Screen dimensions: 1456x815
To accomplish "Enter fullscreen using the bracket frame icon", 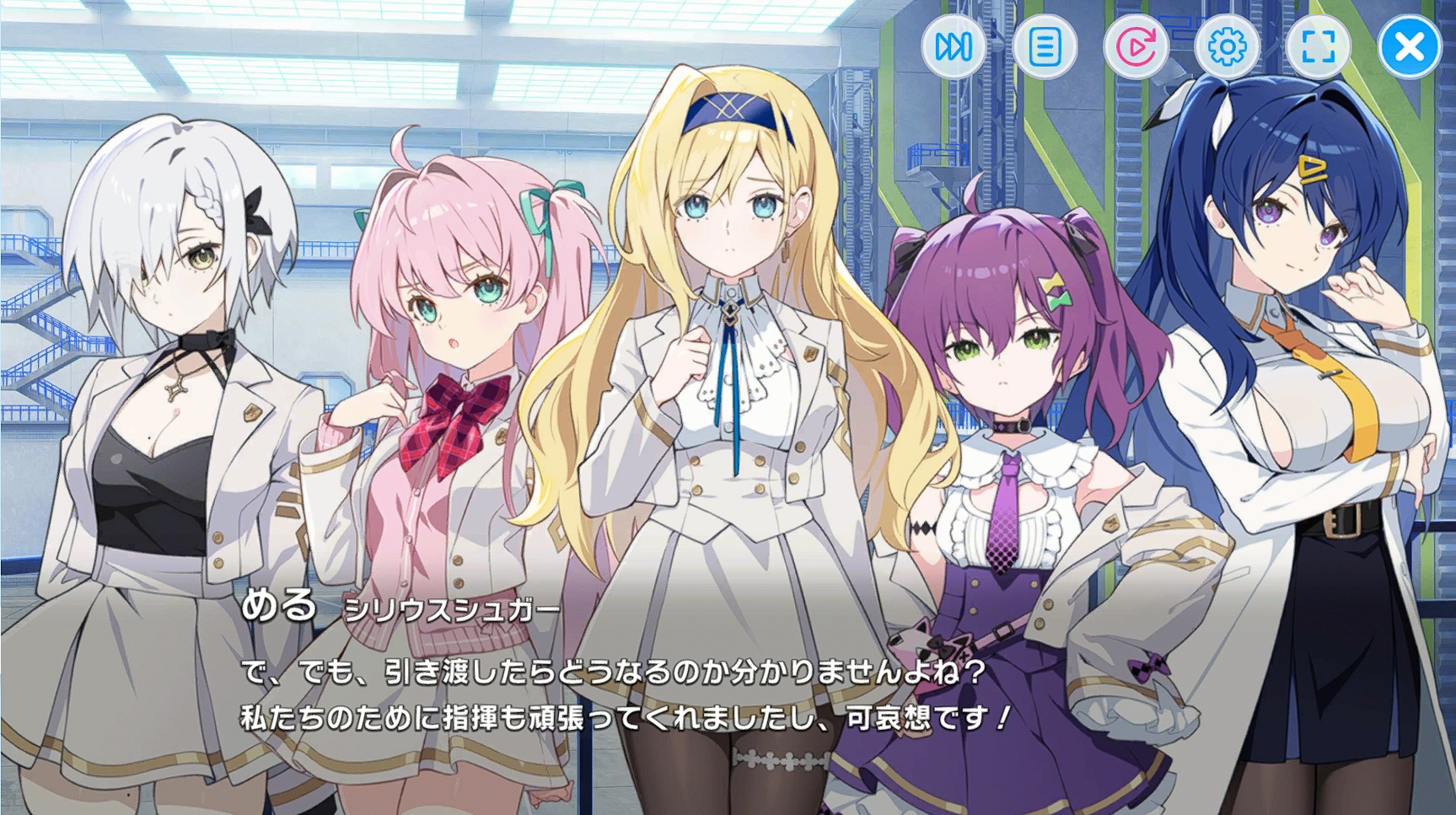I will [x=1318, y=48].
